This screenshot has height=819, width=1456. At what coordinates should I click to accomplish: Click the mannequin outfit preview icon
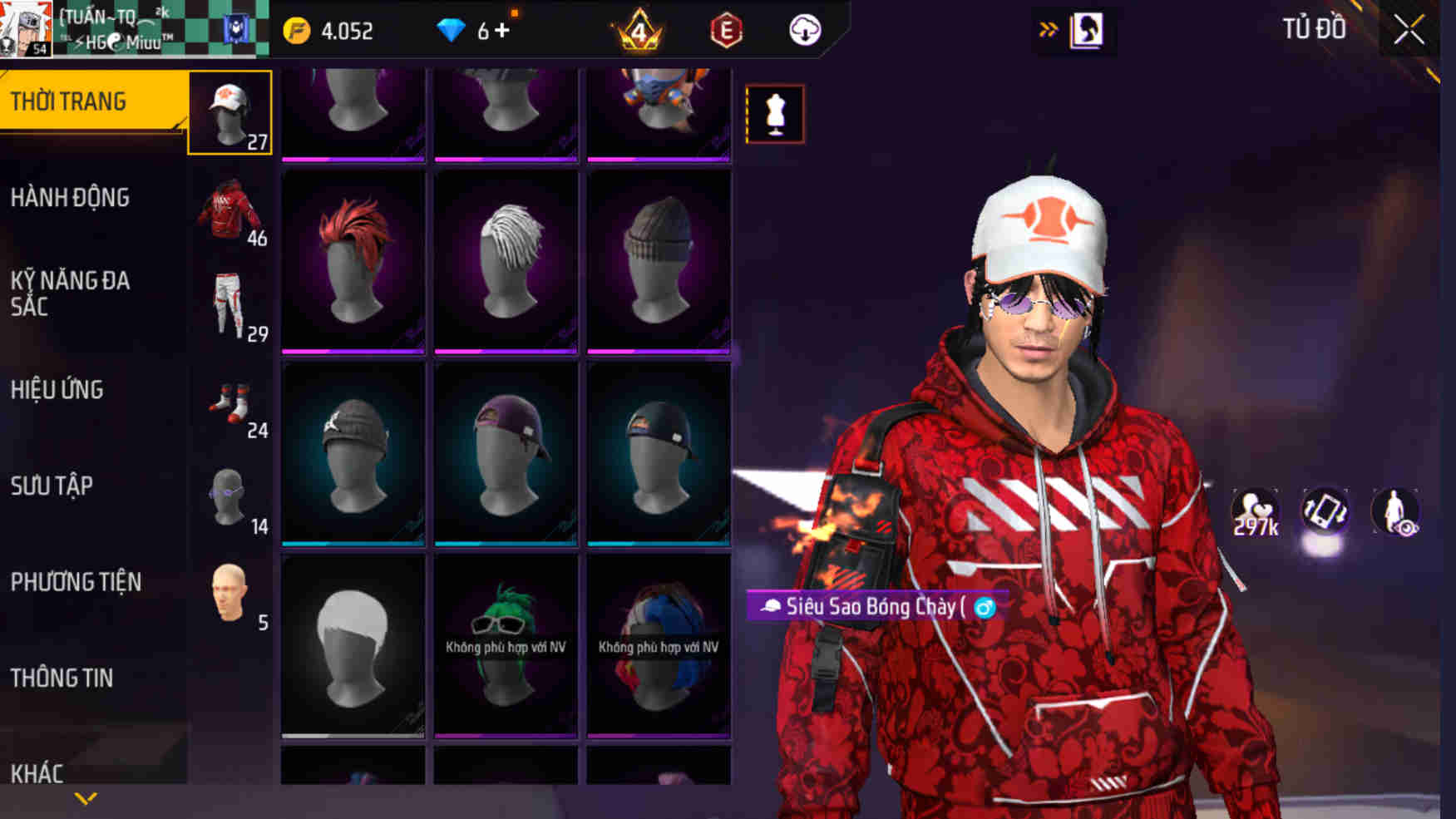[x=776, y=114]
